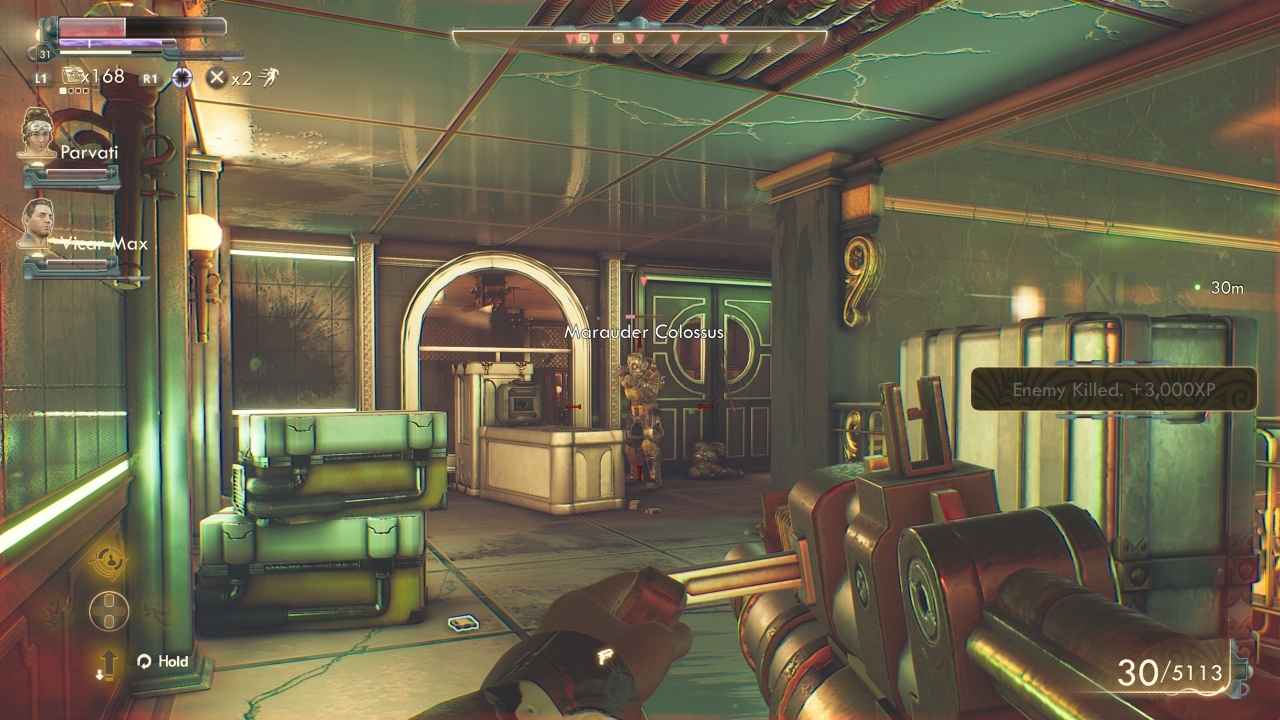Activate the purple crosshair ability icon
The image size is (1280, 720).
(181, 77)
